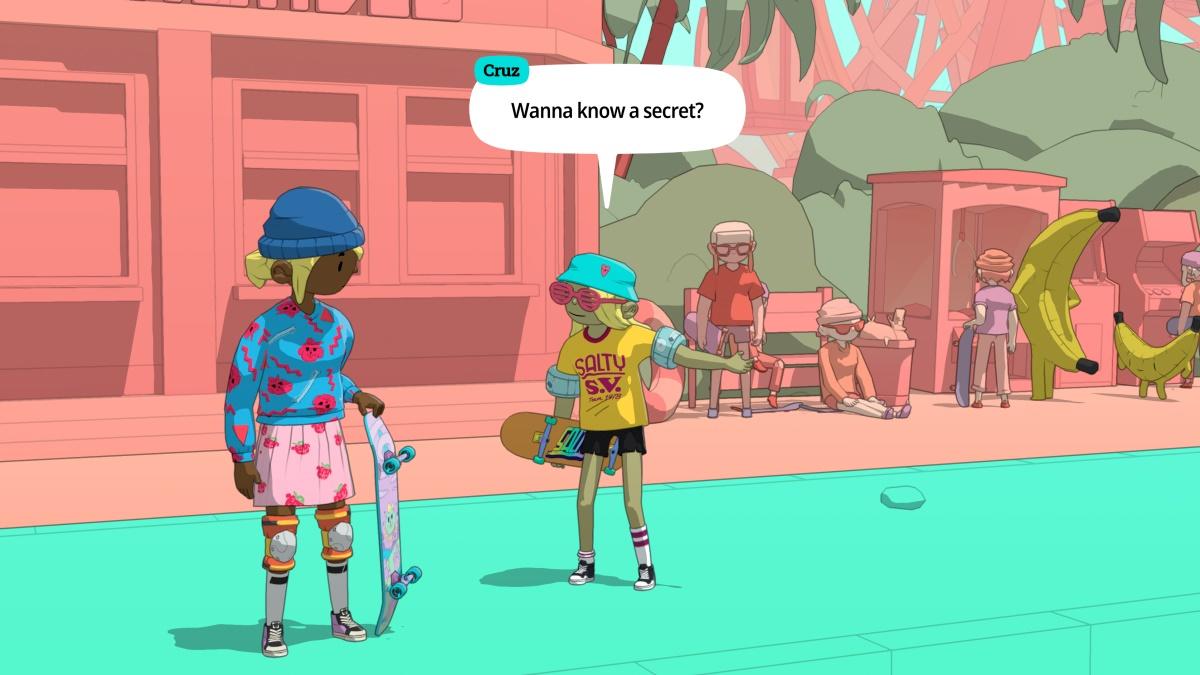Click Cruz's "Wanna know a secret?" speech bubble
1200x675 pixels.
pyautogui.click(x=607, y=110)
